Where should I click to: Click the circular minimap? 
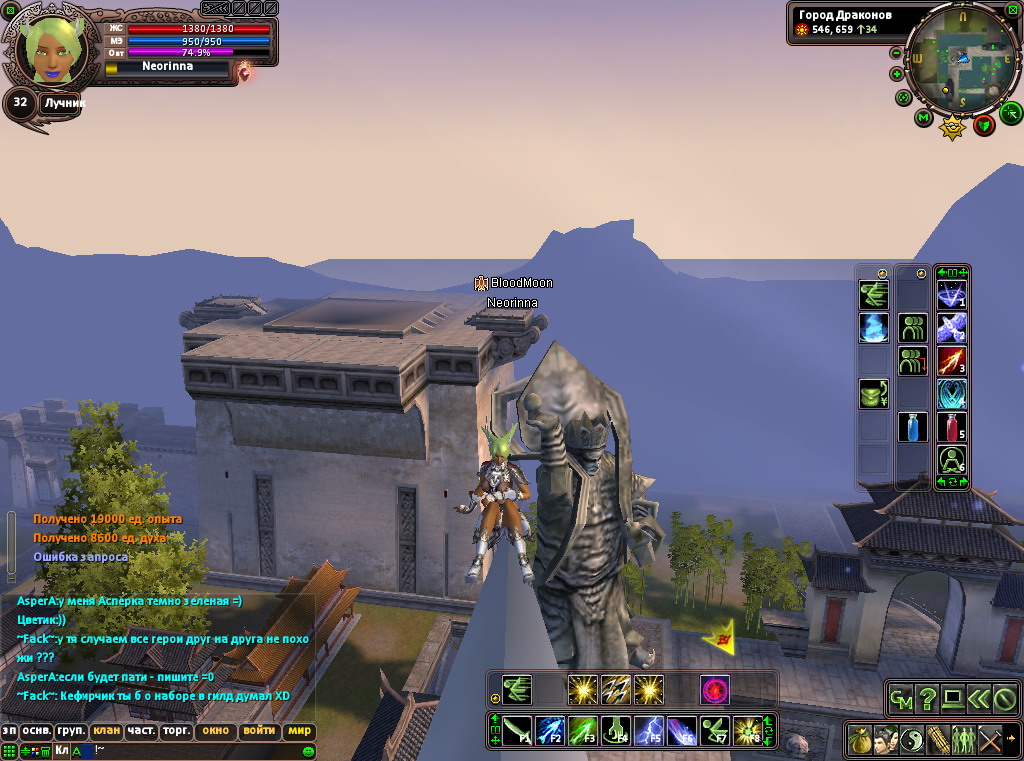tap(961, 59)
